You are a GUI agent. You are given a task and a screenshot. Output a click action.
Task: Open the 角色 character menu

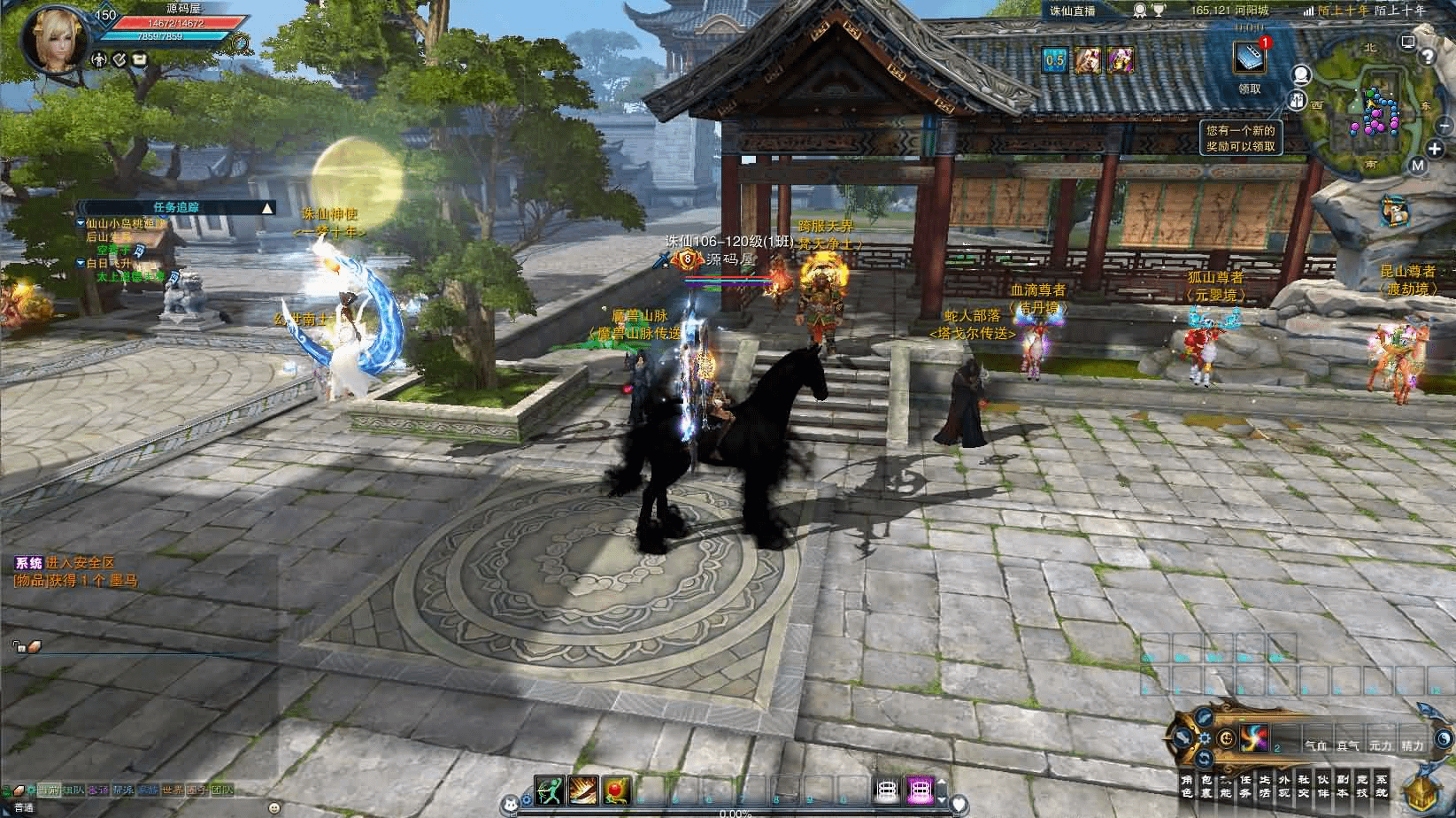coord(1187,785)
